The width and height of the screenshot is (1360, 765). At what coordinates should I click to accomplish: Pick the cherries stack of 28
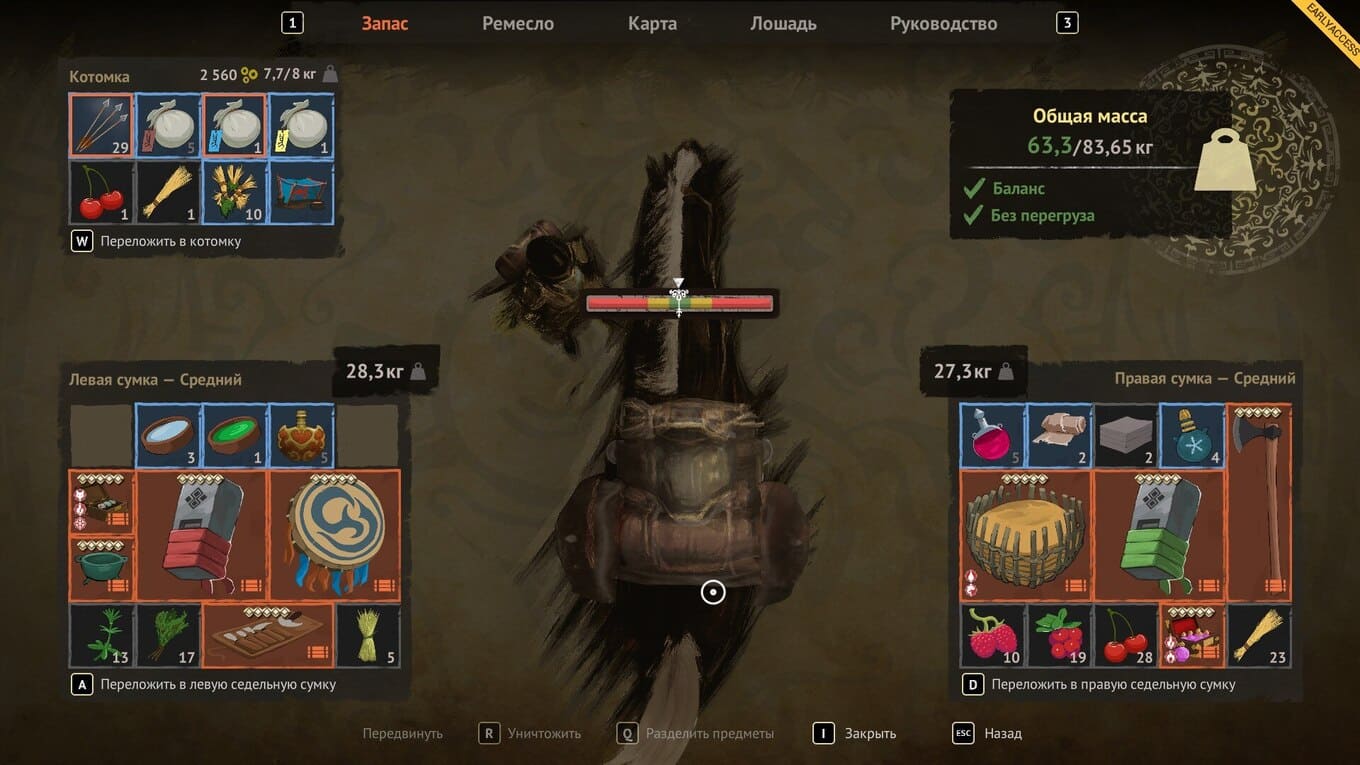pyautogui.click(x=1126, y=635)
